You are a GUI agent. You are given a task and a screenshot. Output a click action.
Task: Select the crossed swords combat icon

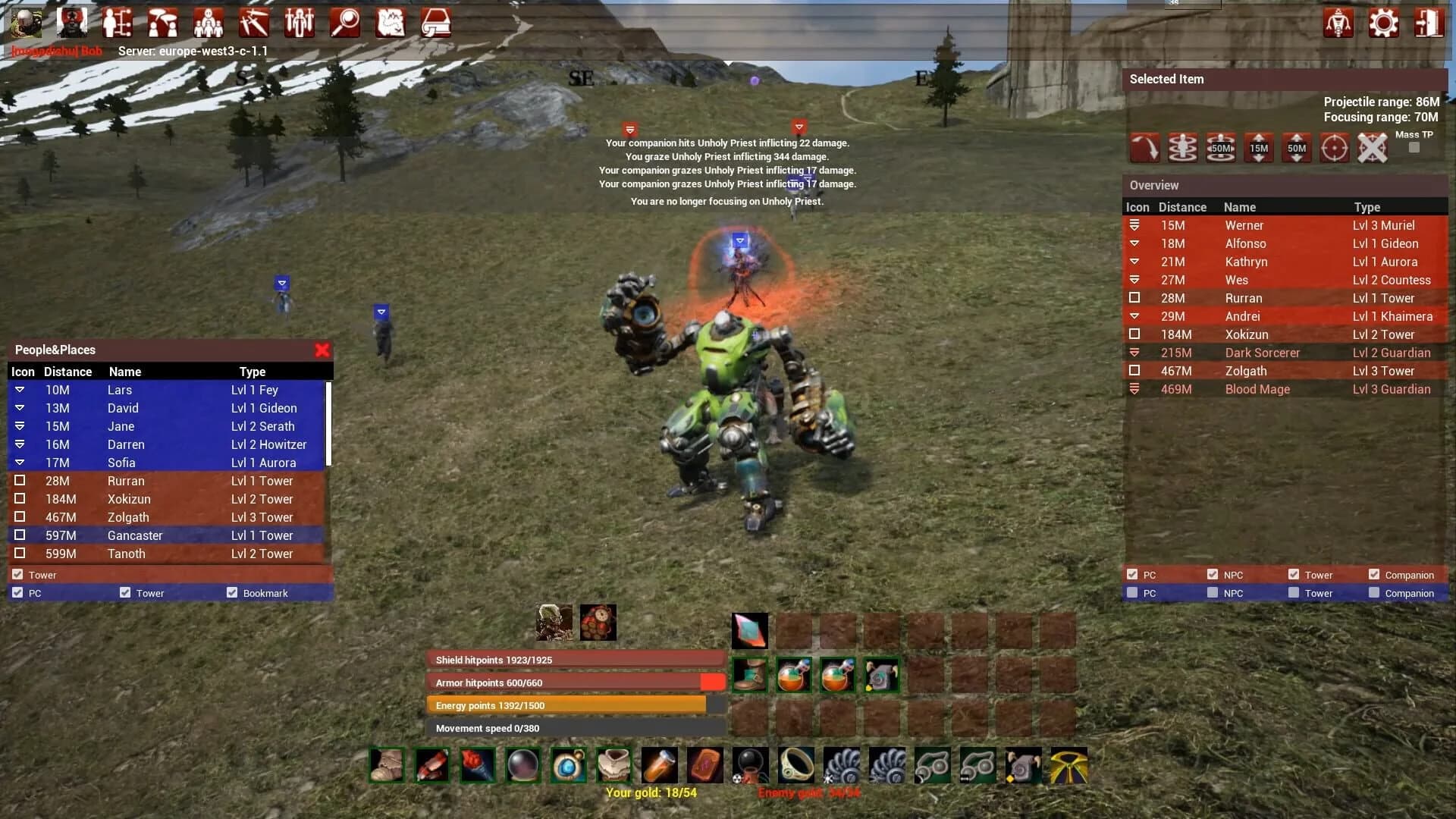coord(254,23)
